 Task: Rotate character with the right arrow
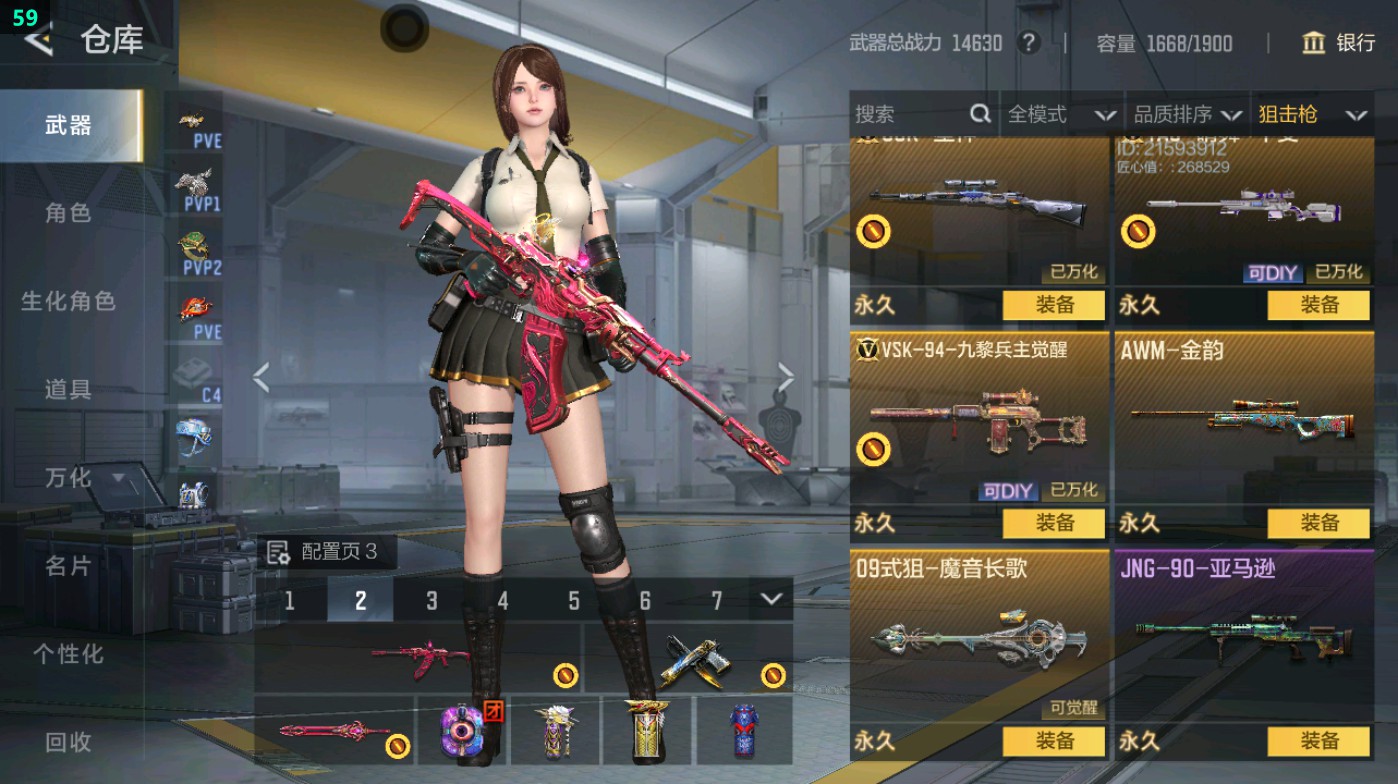[x=786, y=378]
